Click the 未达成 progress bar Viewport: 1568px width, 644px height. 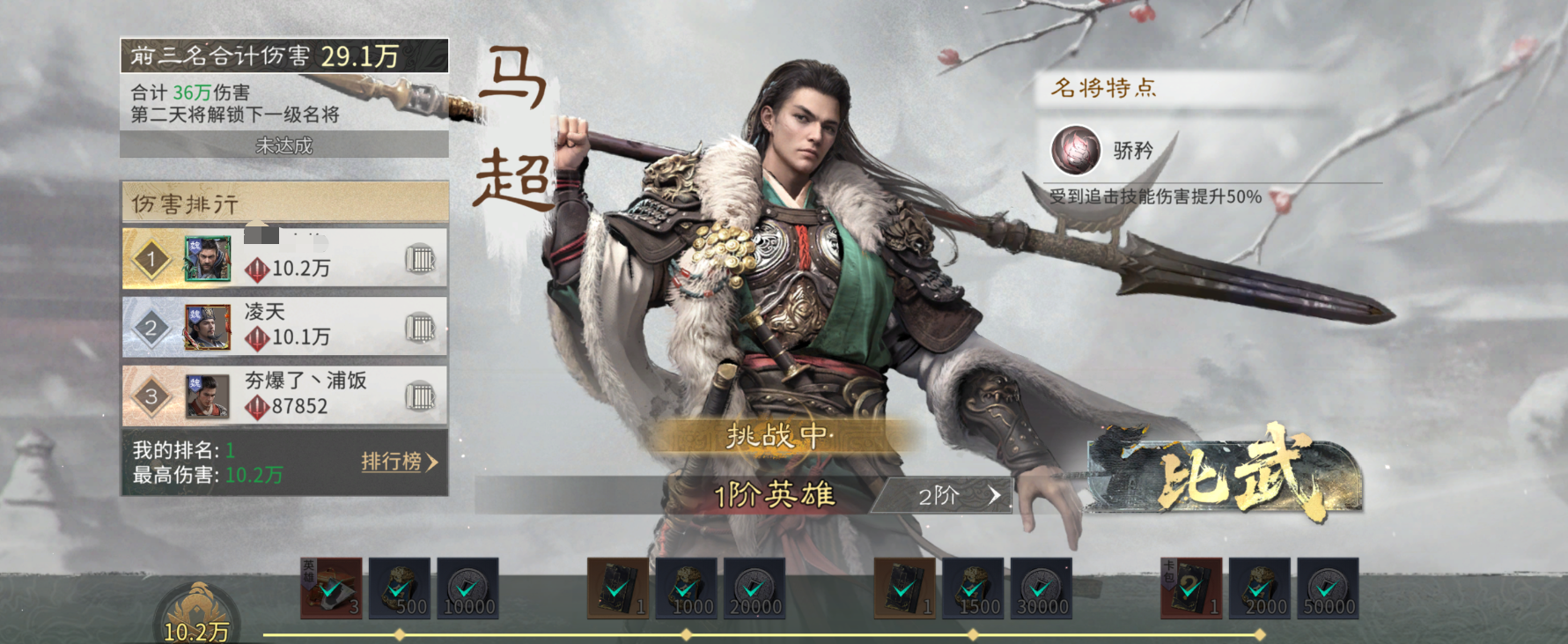pyautogui.click(x=282, y=144)
